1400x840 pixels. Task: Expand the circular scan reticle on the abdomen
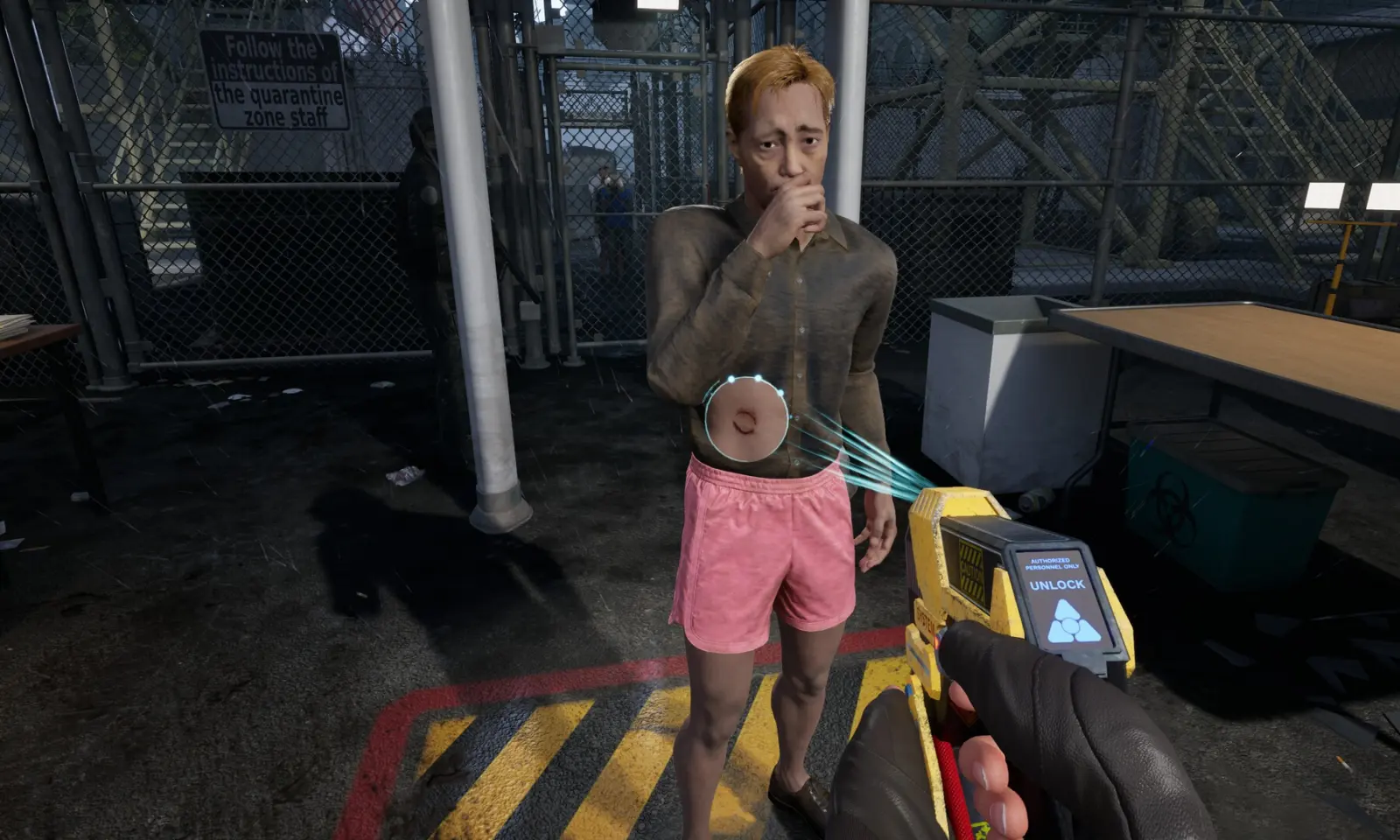746,418
